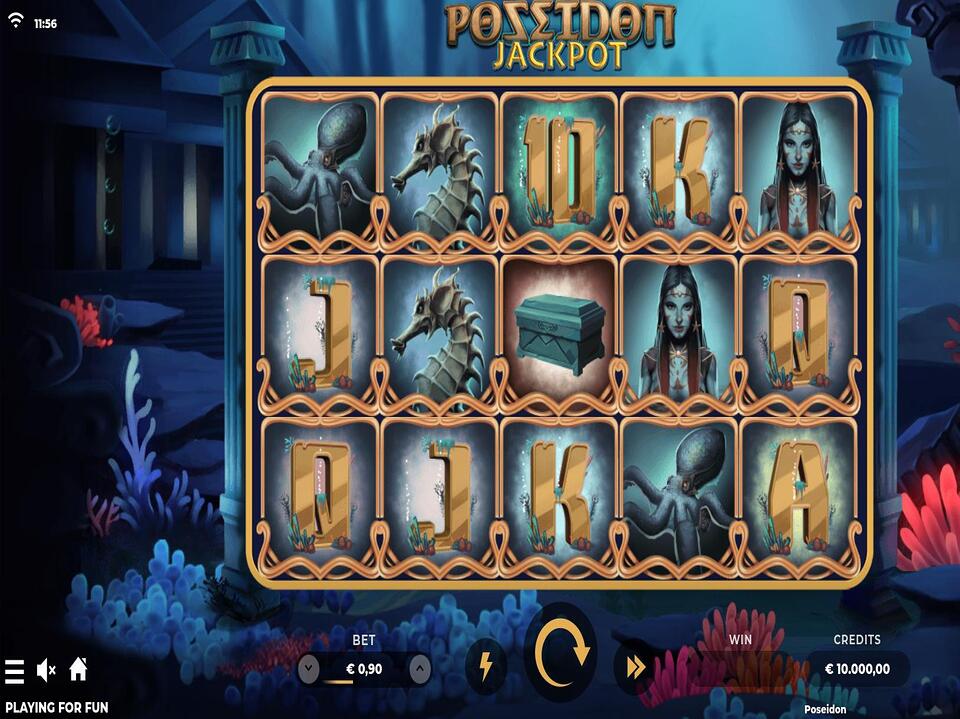The height and width of the screenshot is (719, 960).
Task: Open the hamburger menu
Action: [14, 670]
